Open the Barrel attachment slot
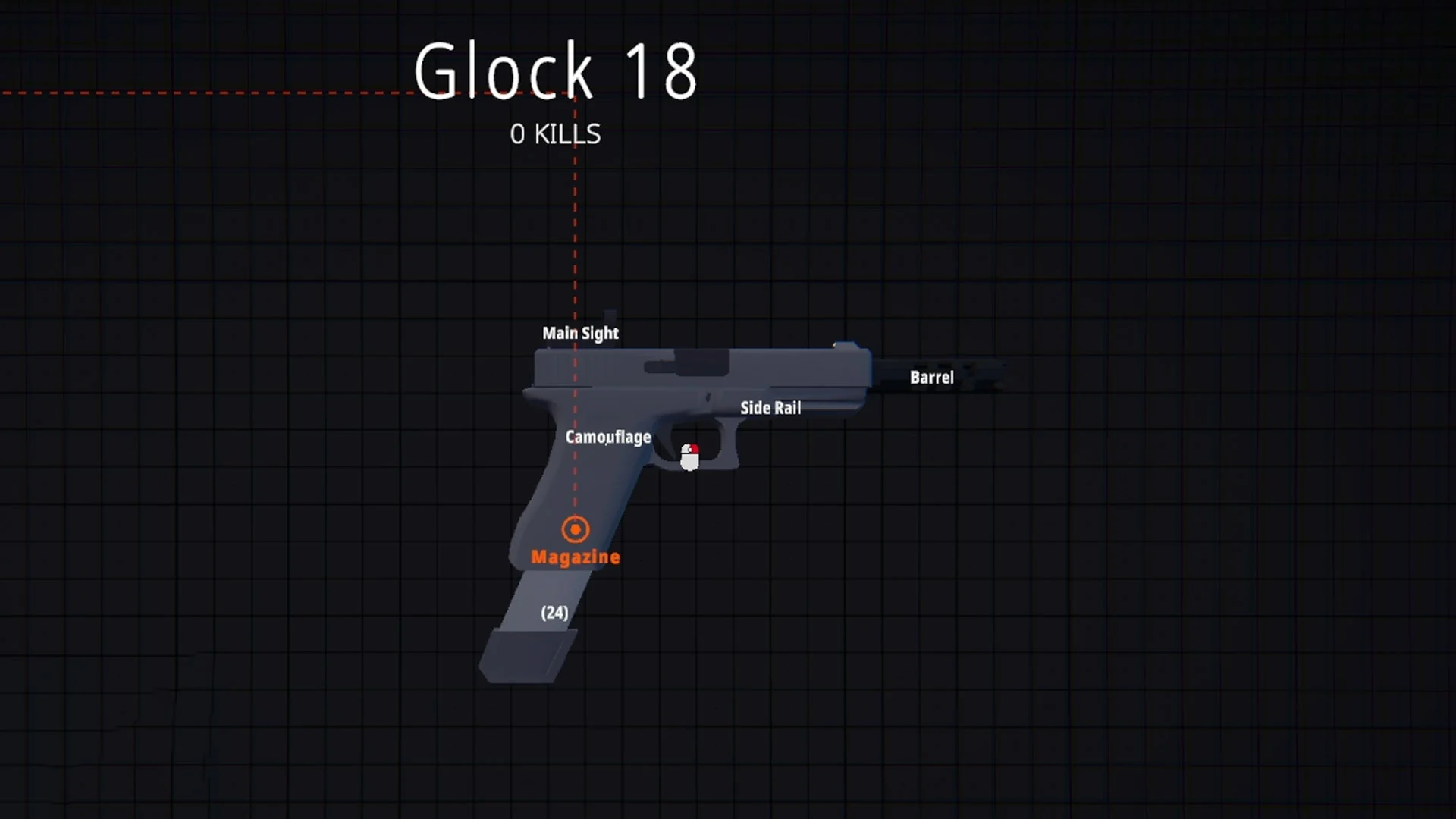 pos(931,378)
